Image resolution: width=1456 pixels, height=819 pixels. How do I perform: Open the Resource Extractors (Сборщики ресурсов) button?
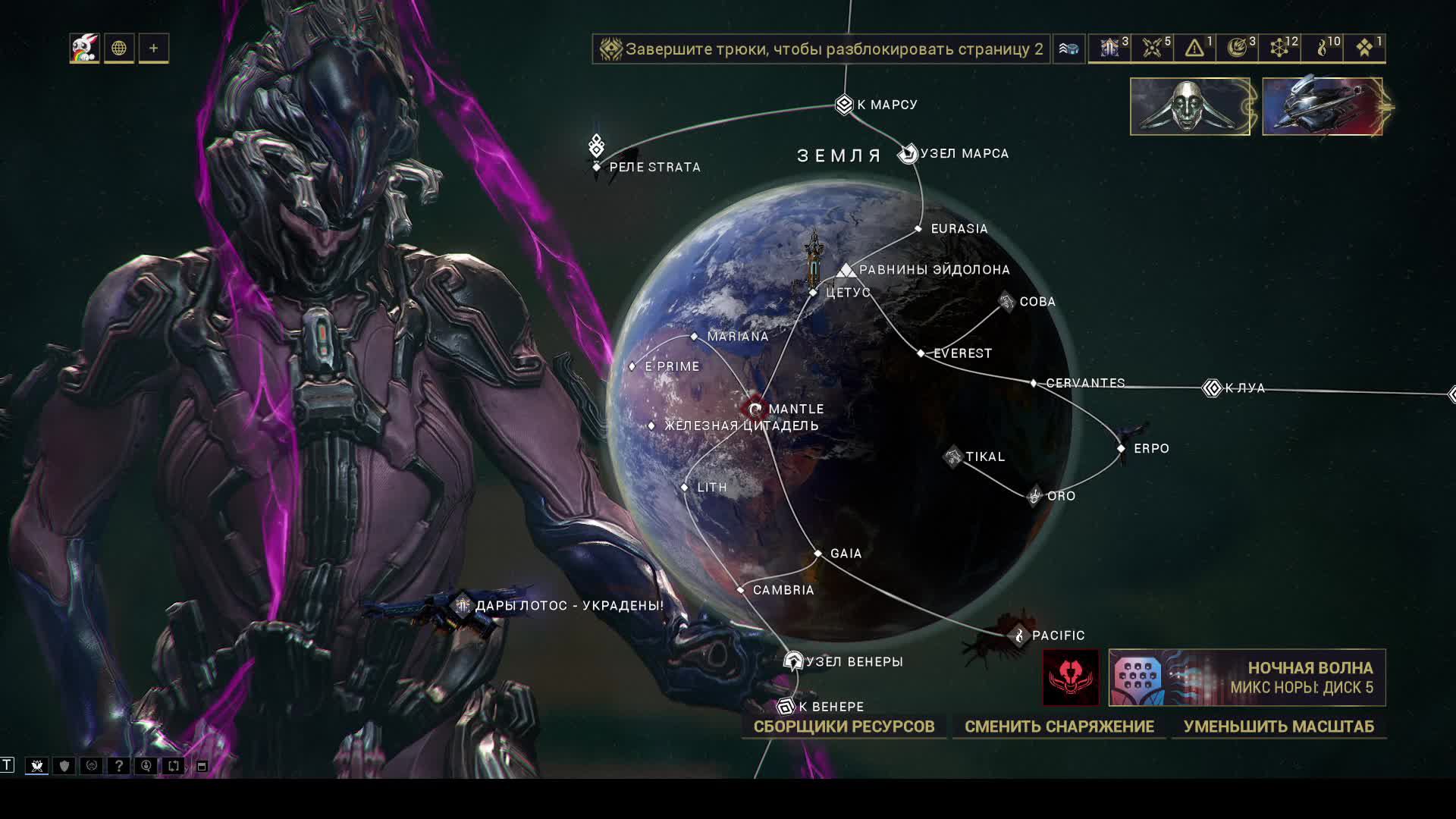(x=843, y=726)
